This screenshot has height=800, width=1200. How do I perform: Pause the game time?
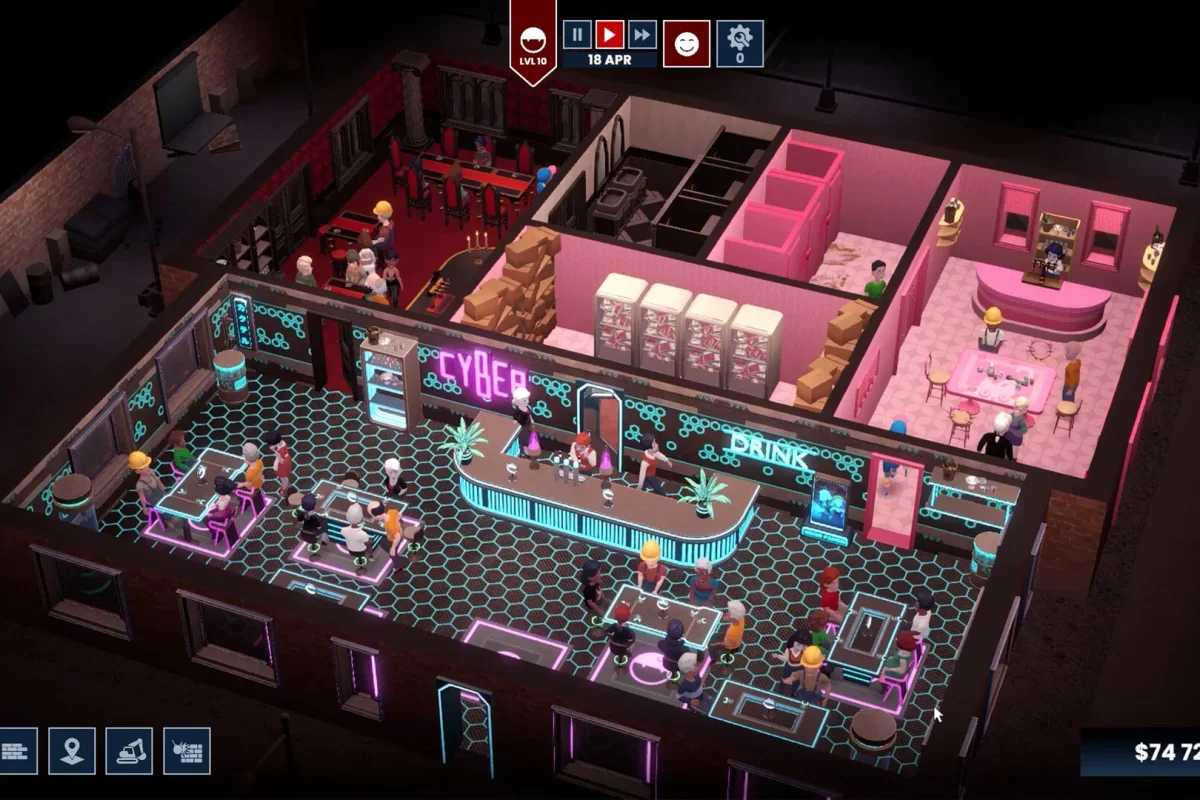(x=577, y=35)
